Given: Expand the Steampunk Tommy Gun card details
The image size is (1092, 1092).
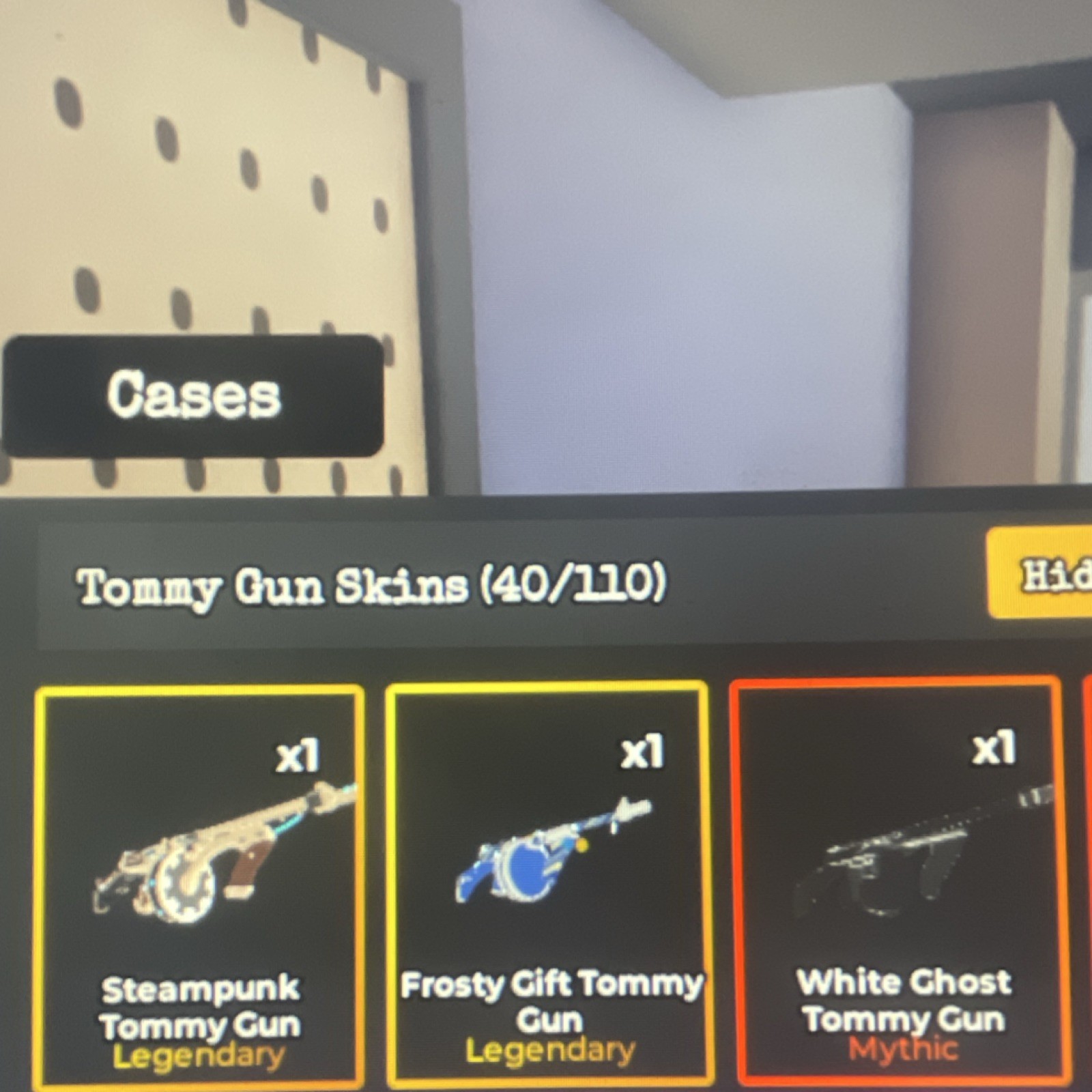Looking at the screenshot, I should 198,887.
